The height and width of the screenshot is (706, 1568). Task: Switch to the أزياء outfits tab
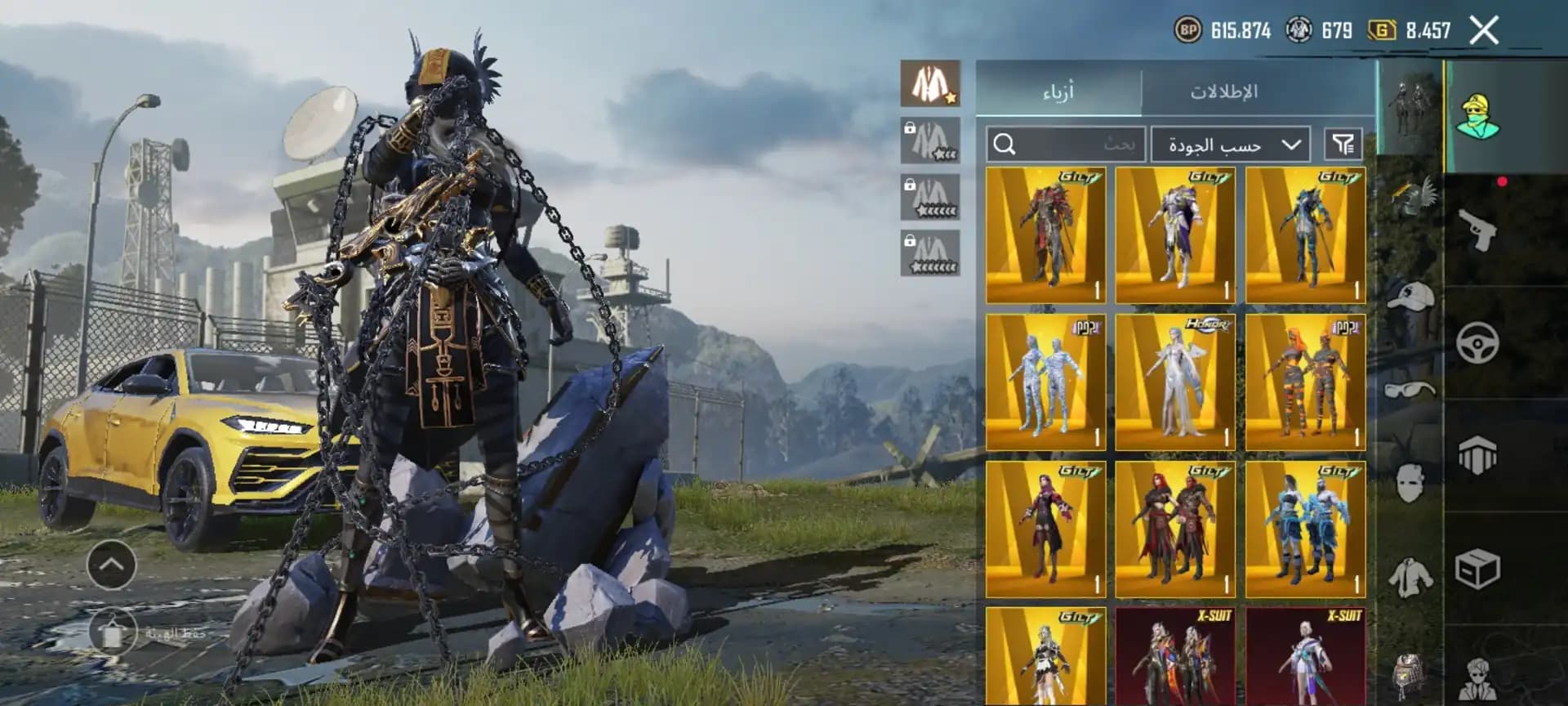coord(1058,92)
